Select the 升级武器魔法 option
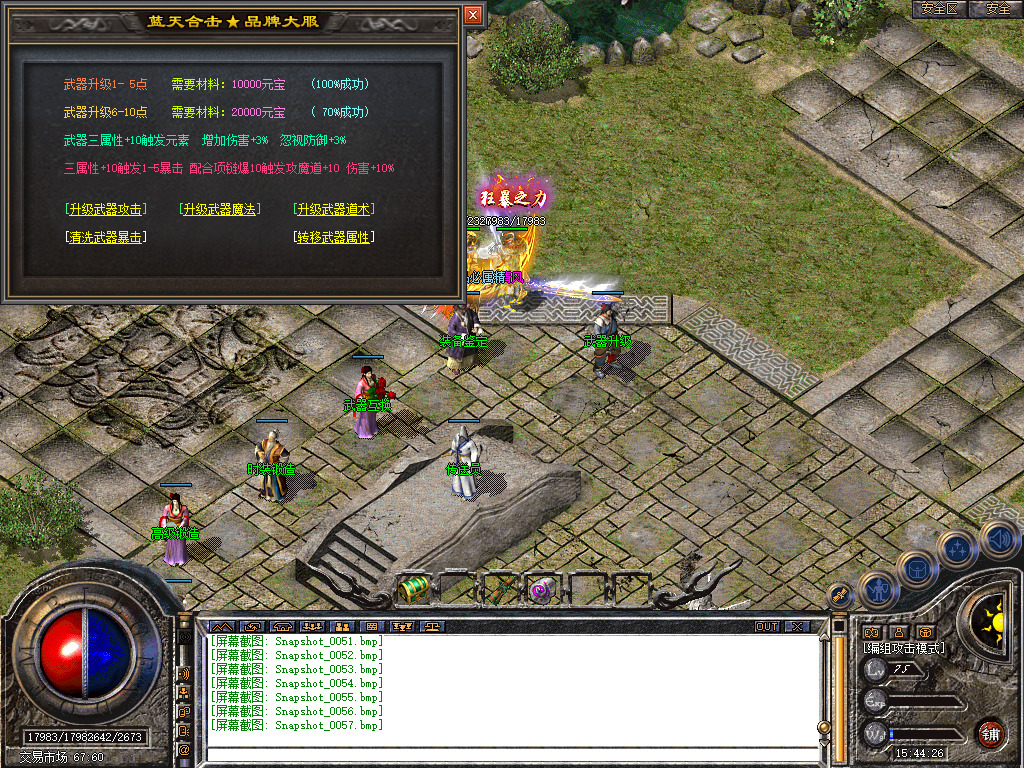The image size is (1024, 768). pyautogui.click(x=219, y=209)
